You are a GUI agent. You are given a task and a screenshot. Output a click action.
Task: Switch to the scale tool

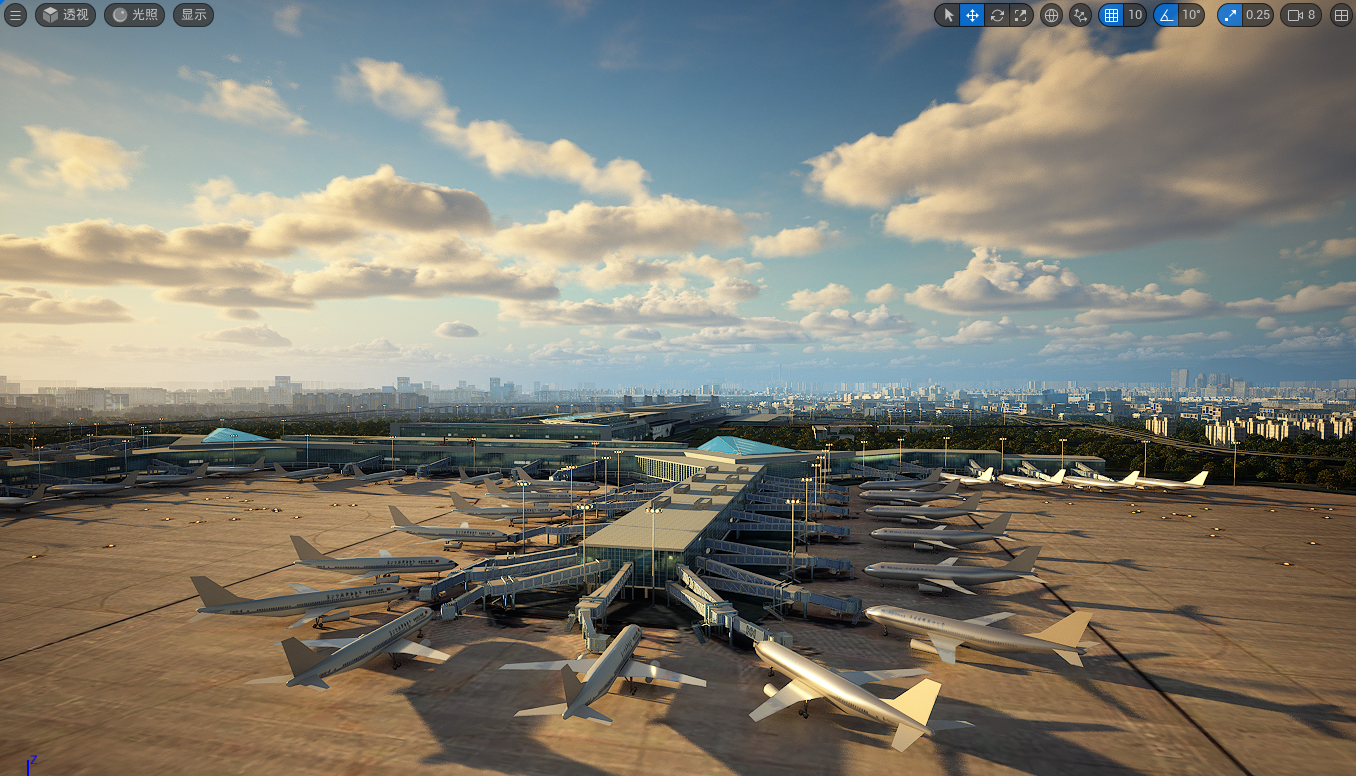coord(1021,15)
